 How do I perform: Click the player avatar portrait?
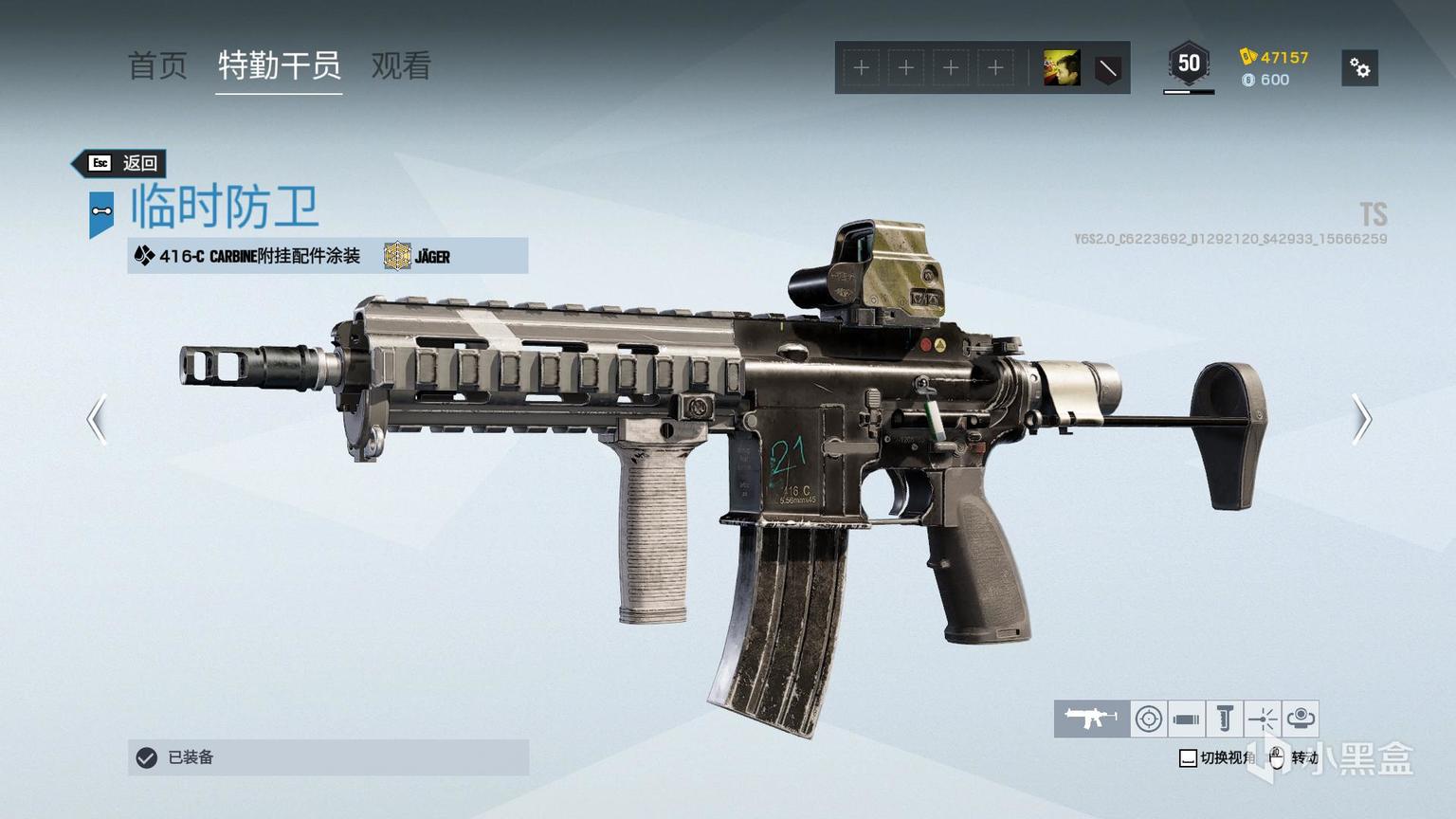[x=1062, y=68]
